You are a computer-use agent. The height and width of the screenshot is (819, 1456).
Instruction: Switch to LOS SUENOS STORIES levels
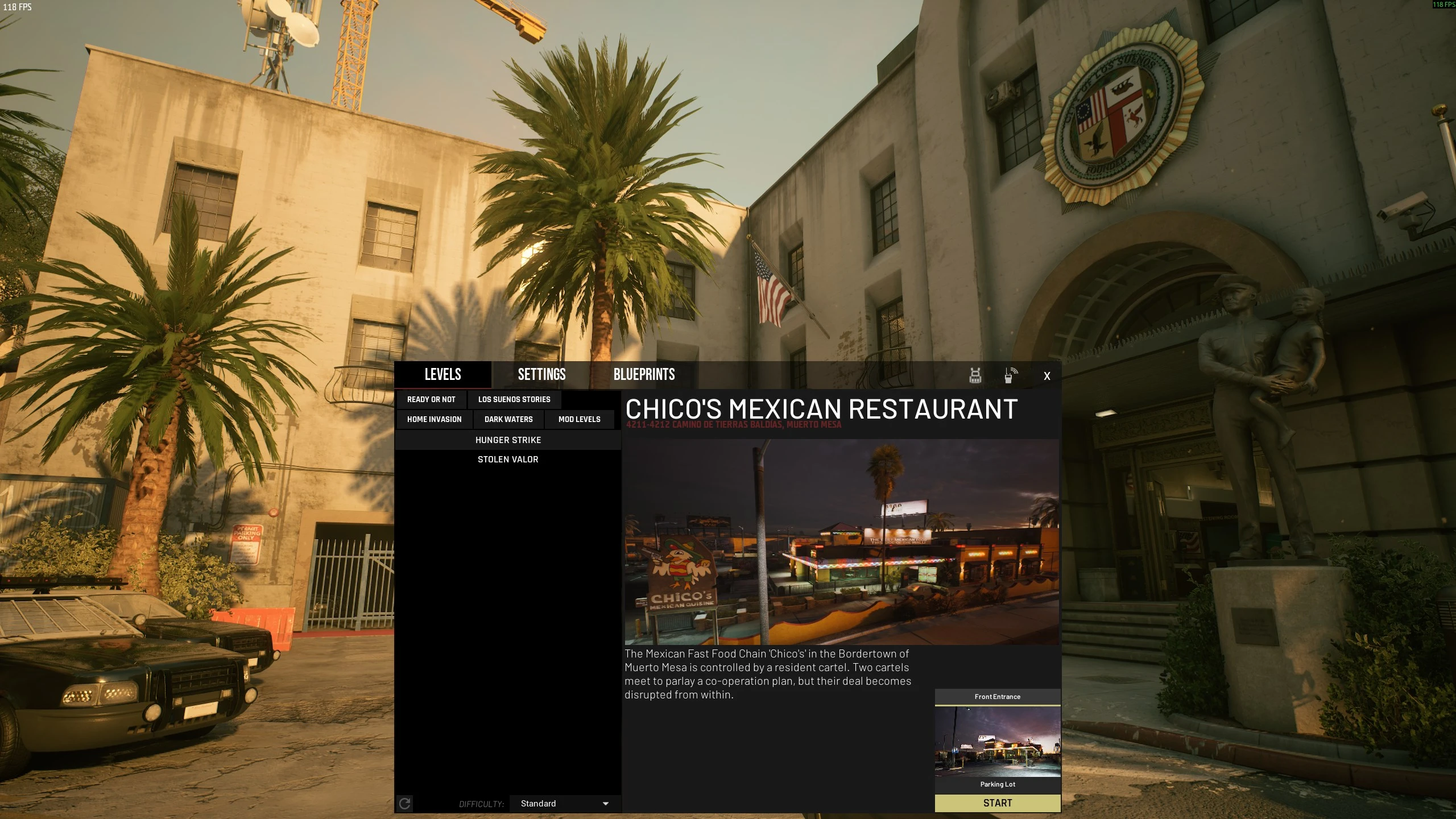(x=514, y=399)
